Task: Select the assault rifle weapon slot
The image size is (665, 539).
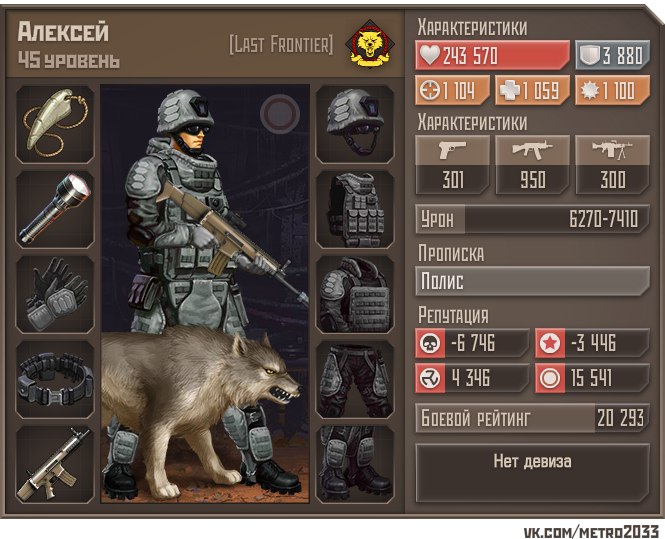Action: [55, 463]
